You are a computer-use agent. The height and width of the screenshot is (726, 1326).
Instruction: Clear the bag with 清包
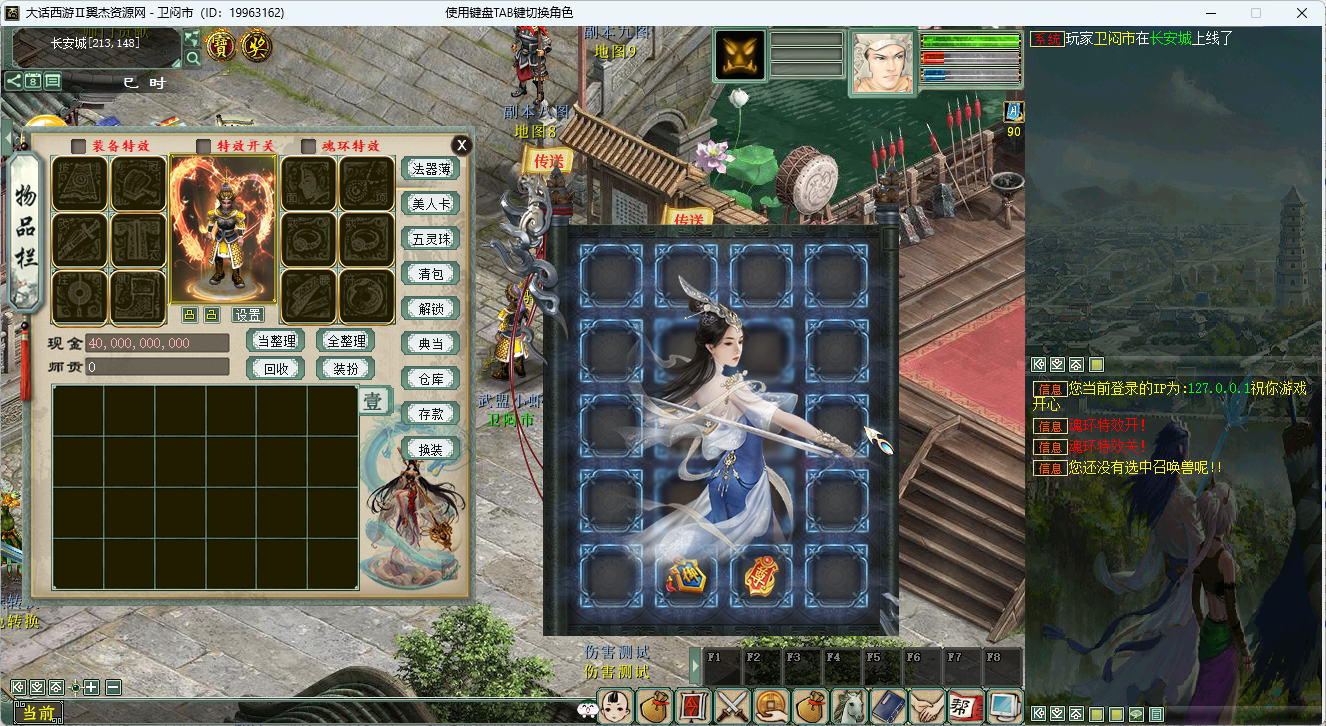(x=430, y=273)
